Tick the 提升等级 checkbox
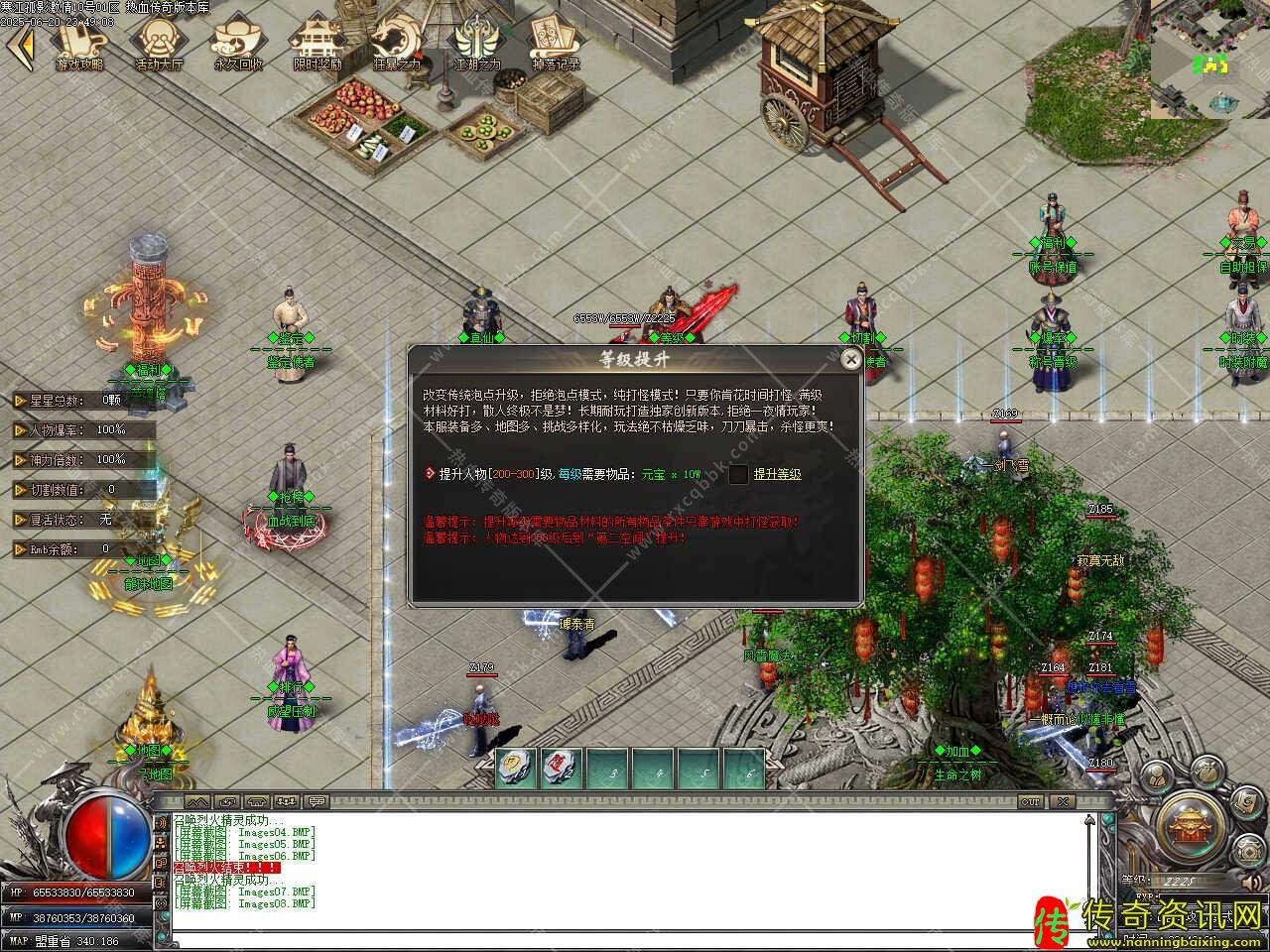1270x952 pixels. [738, 474]
